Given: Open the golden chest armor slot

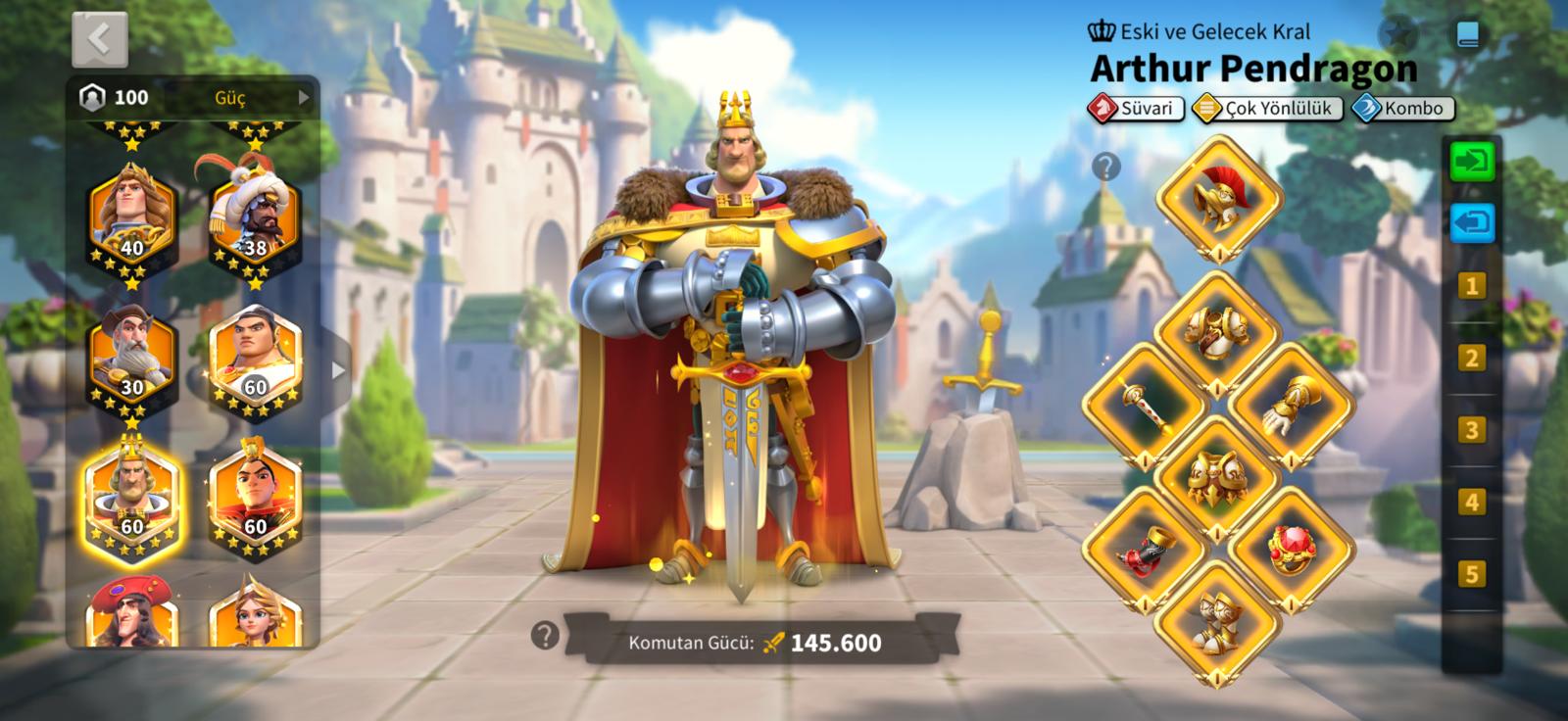Looking at the screenshot, I should click(1218, 333).
